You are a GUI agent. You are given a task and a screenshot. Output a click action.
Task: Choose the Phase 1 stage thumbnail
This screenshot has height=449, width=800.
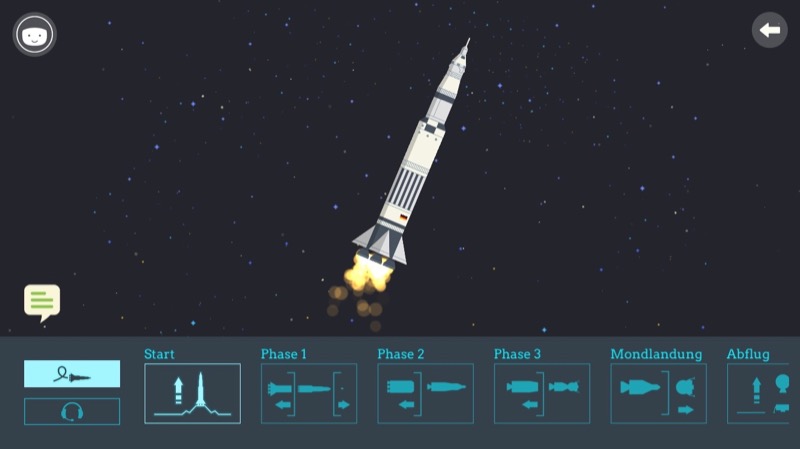click(309, 393)
